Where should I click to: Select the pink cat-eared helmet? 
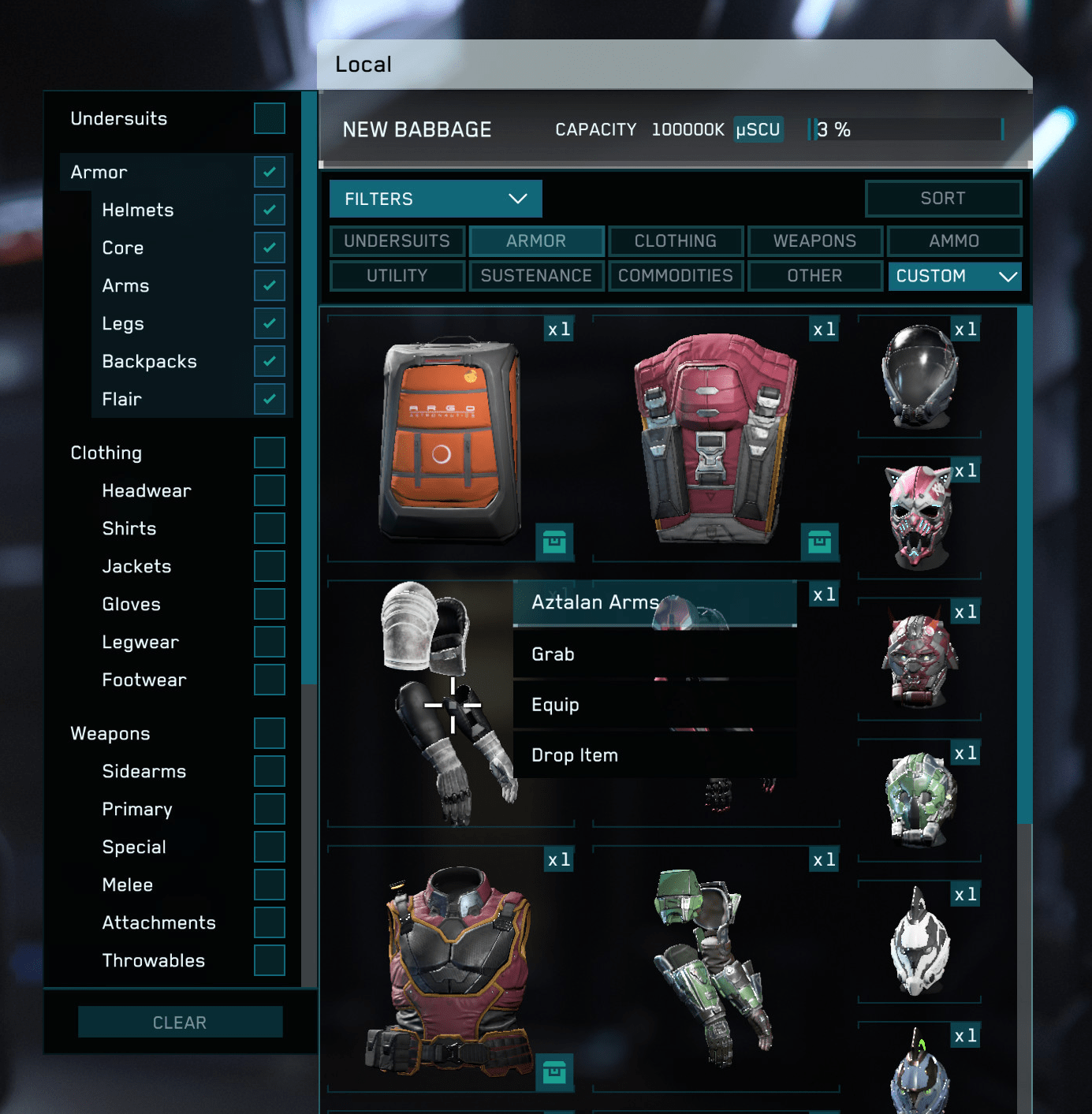pyautogui.click(x=917, y=516)
